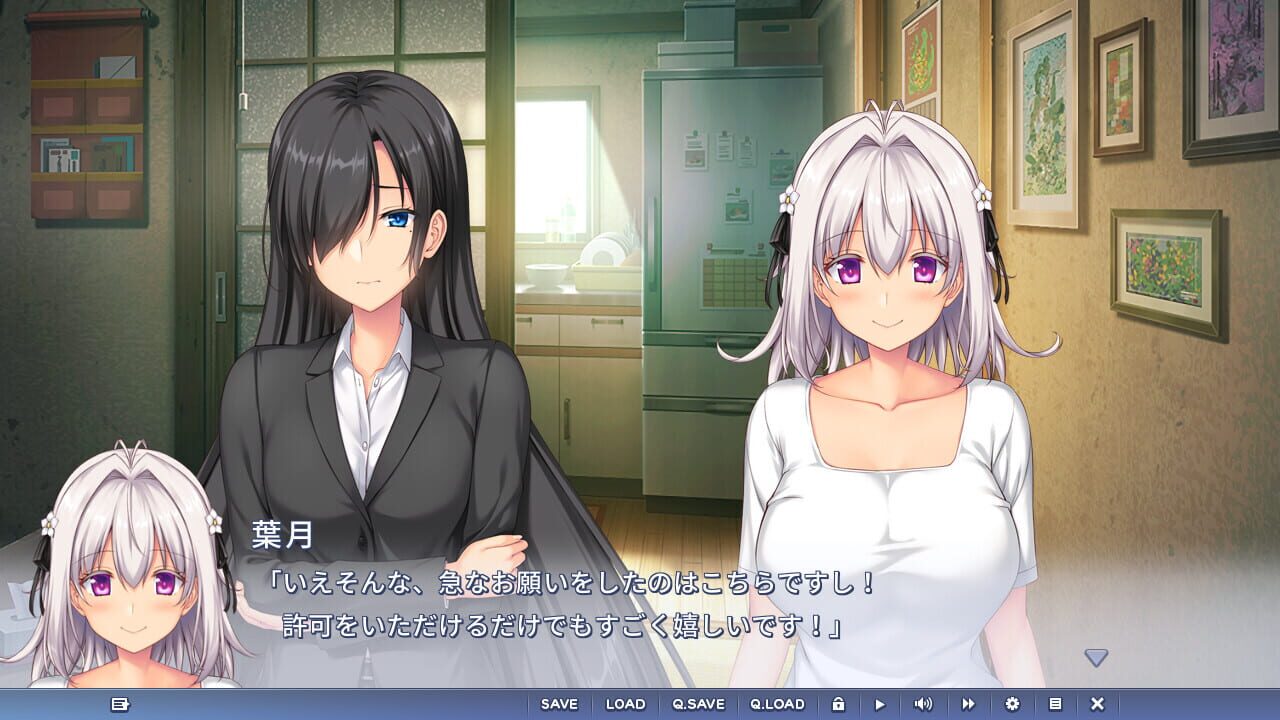Screen dimensions: 1280x720
Task: Click the next-page triangle indicator
Action: 1098,657
